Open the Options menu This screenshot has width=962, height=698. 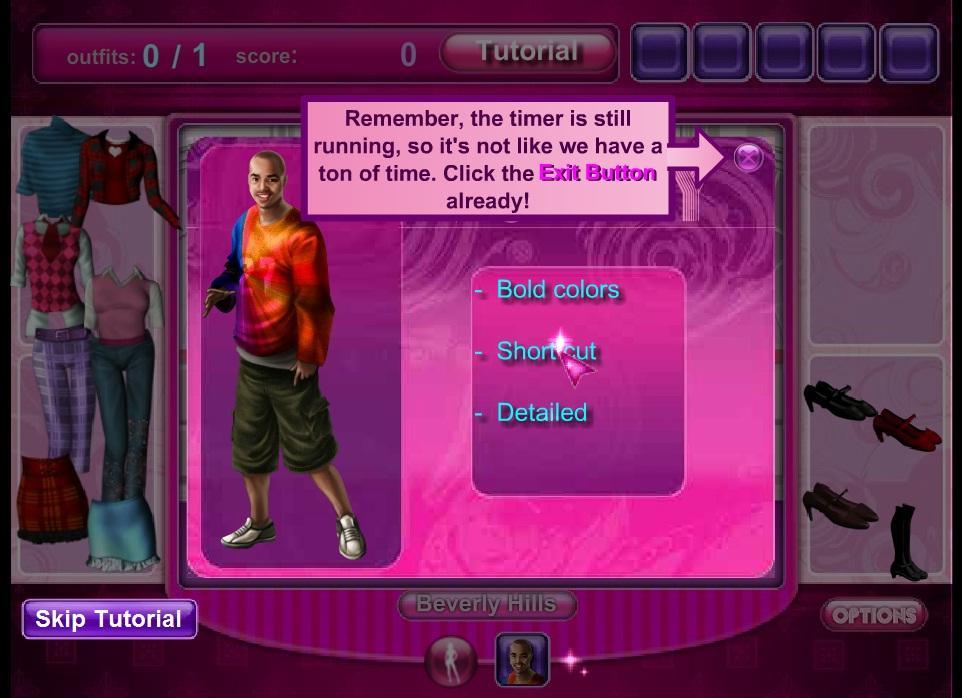tap(873, 615)
